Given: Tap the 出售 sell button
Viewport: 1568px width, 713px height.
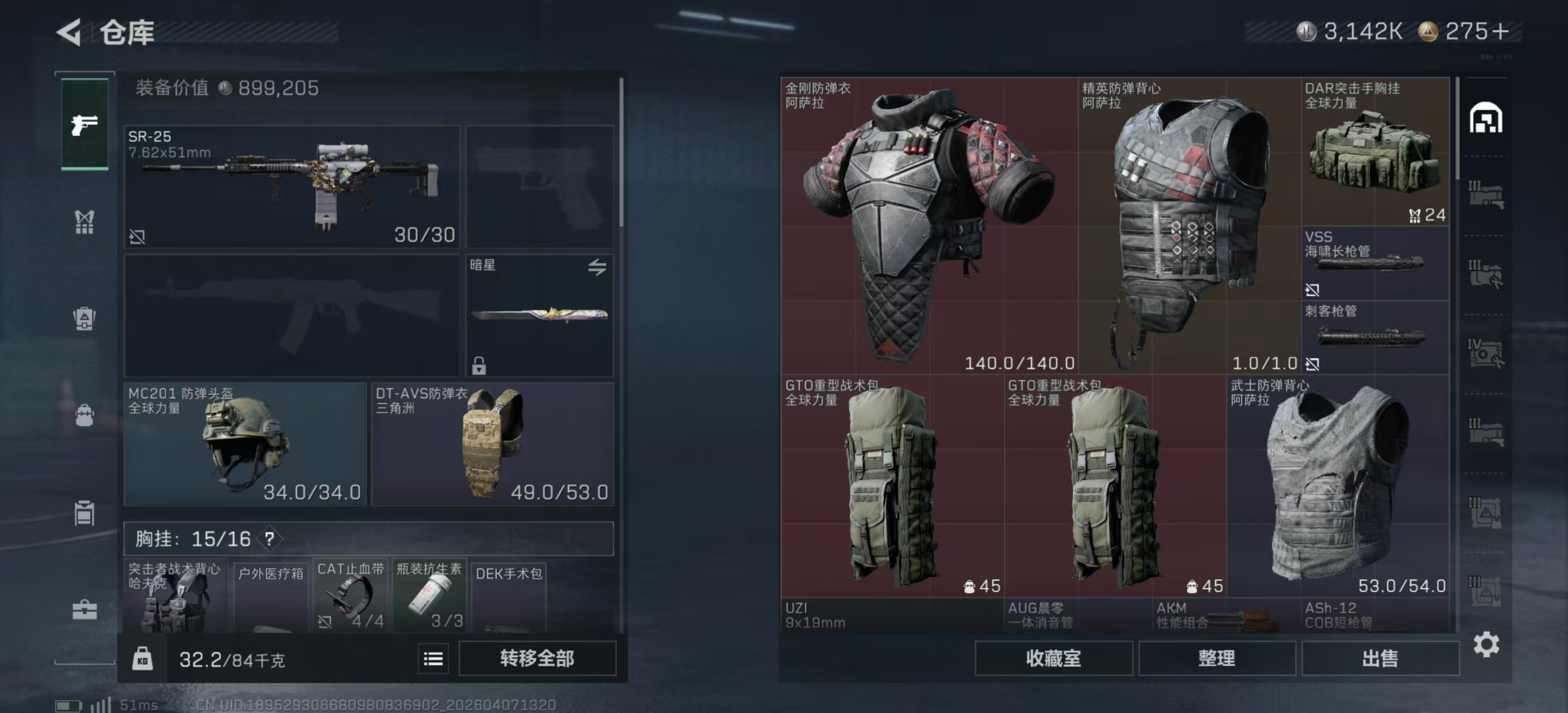Looking at the screenshot, I should pyautogui.click(x=1380, y=658).
